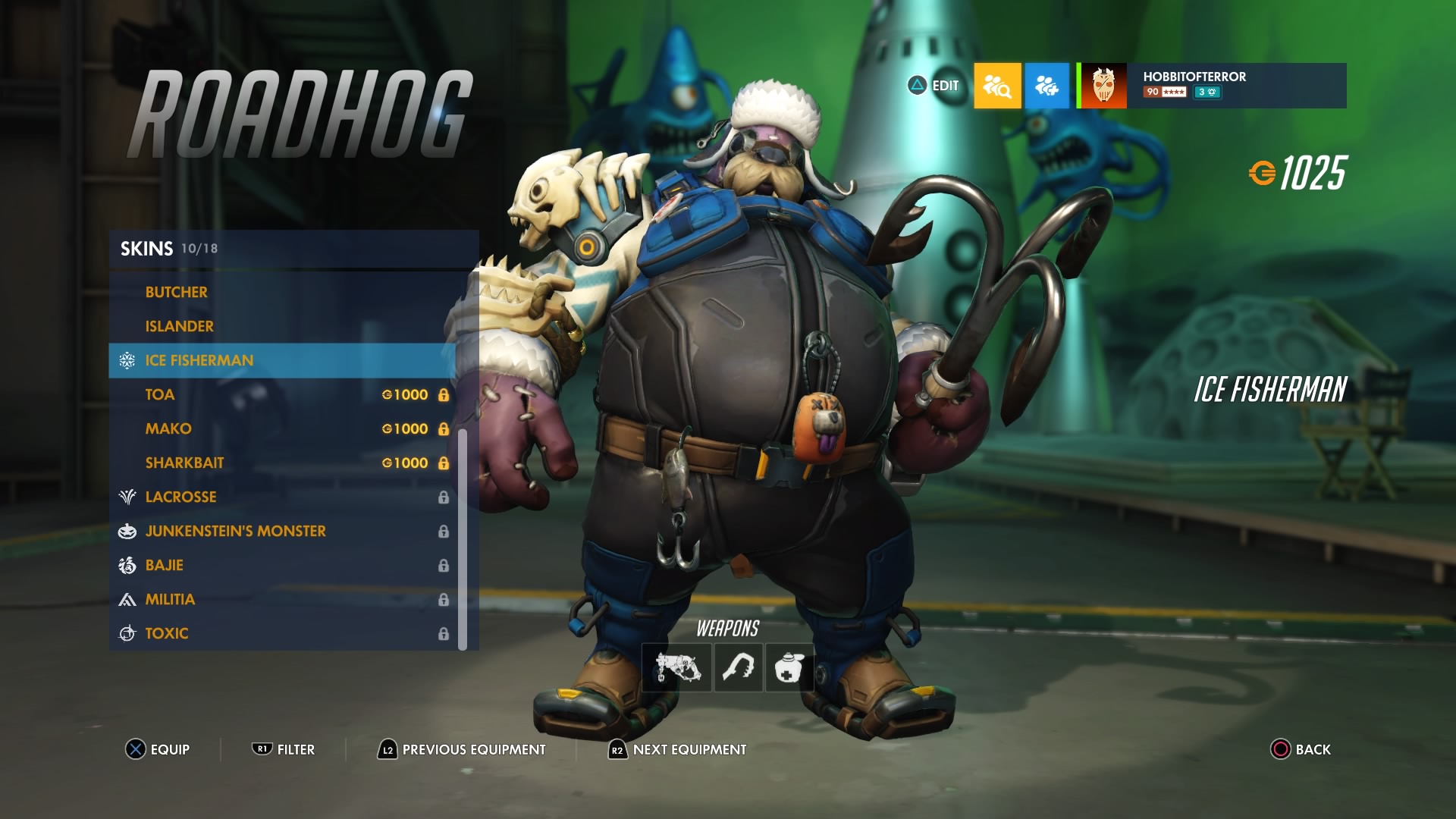Open the skin FILTER options
The image size is (1456, 819).
click(x=284, y=749)
